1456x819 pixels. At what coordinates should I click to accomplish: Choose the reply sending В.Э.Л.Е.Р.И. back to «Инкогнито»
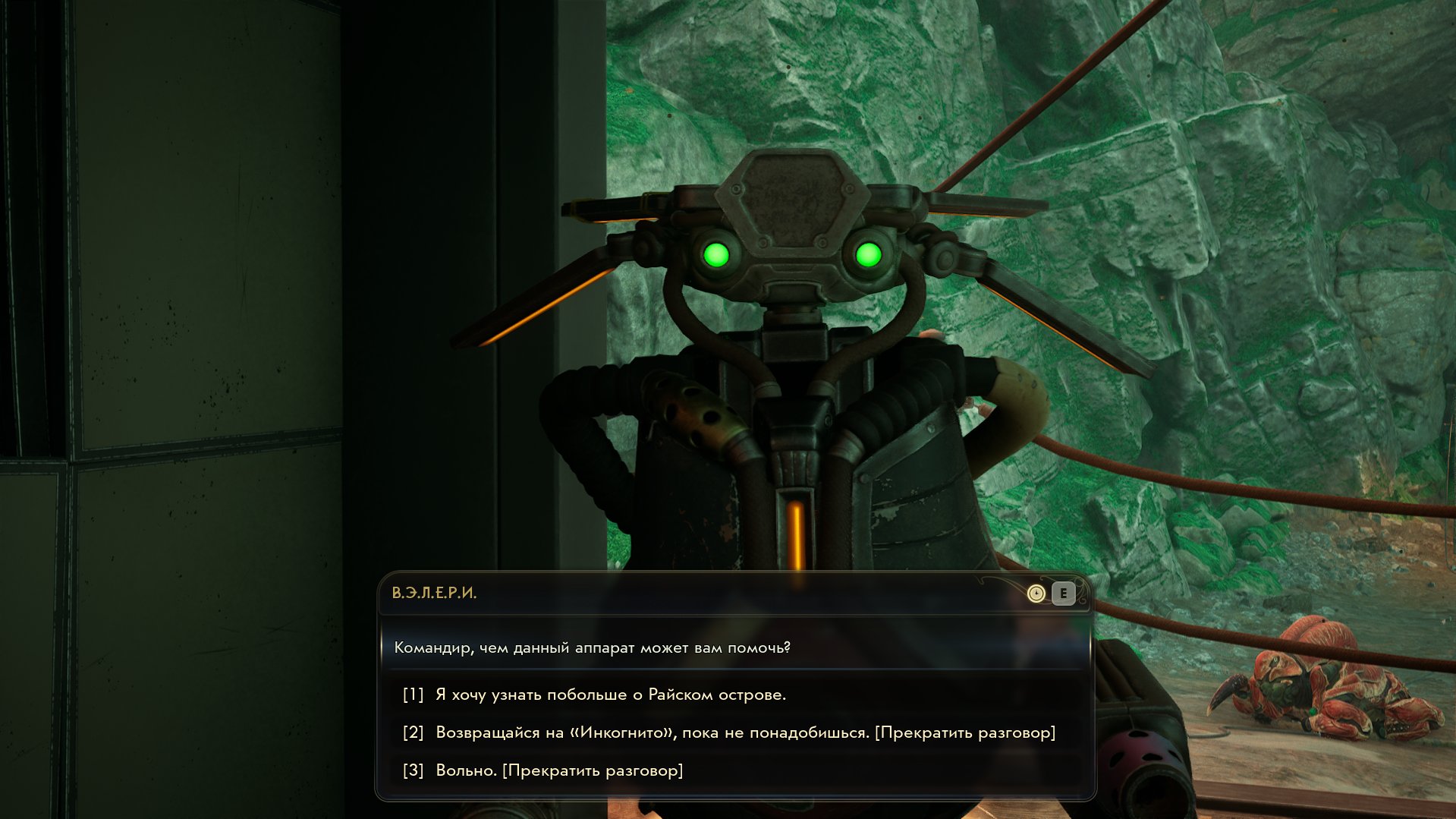click(x=744, y=732)
